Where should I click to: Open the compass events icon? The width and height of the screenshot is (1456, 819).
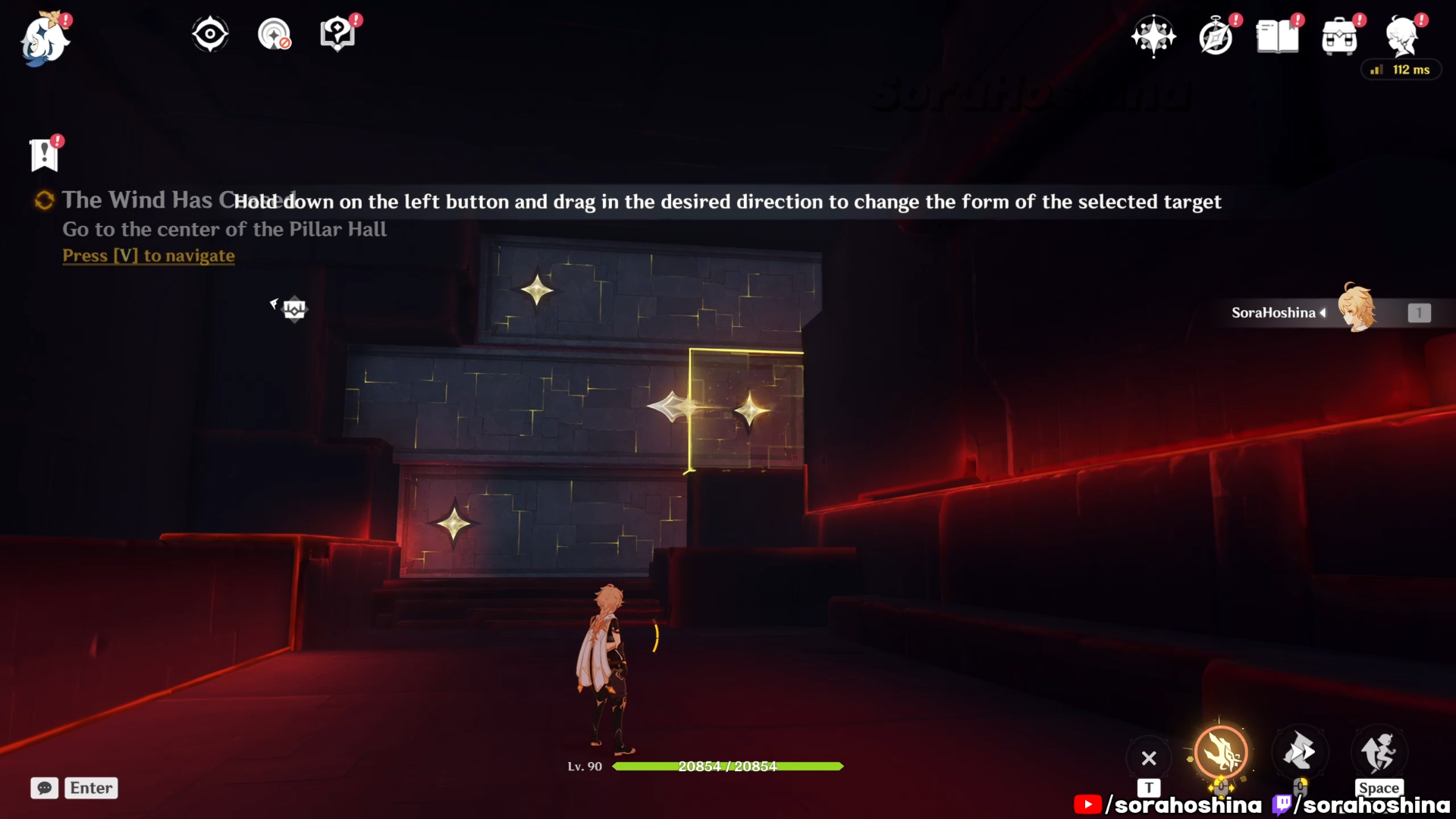coord(1216,37)
